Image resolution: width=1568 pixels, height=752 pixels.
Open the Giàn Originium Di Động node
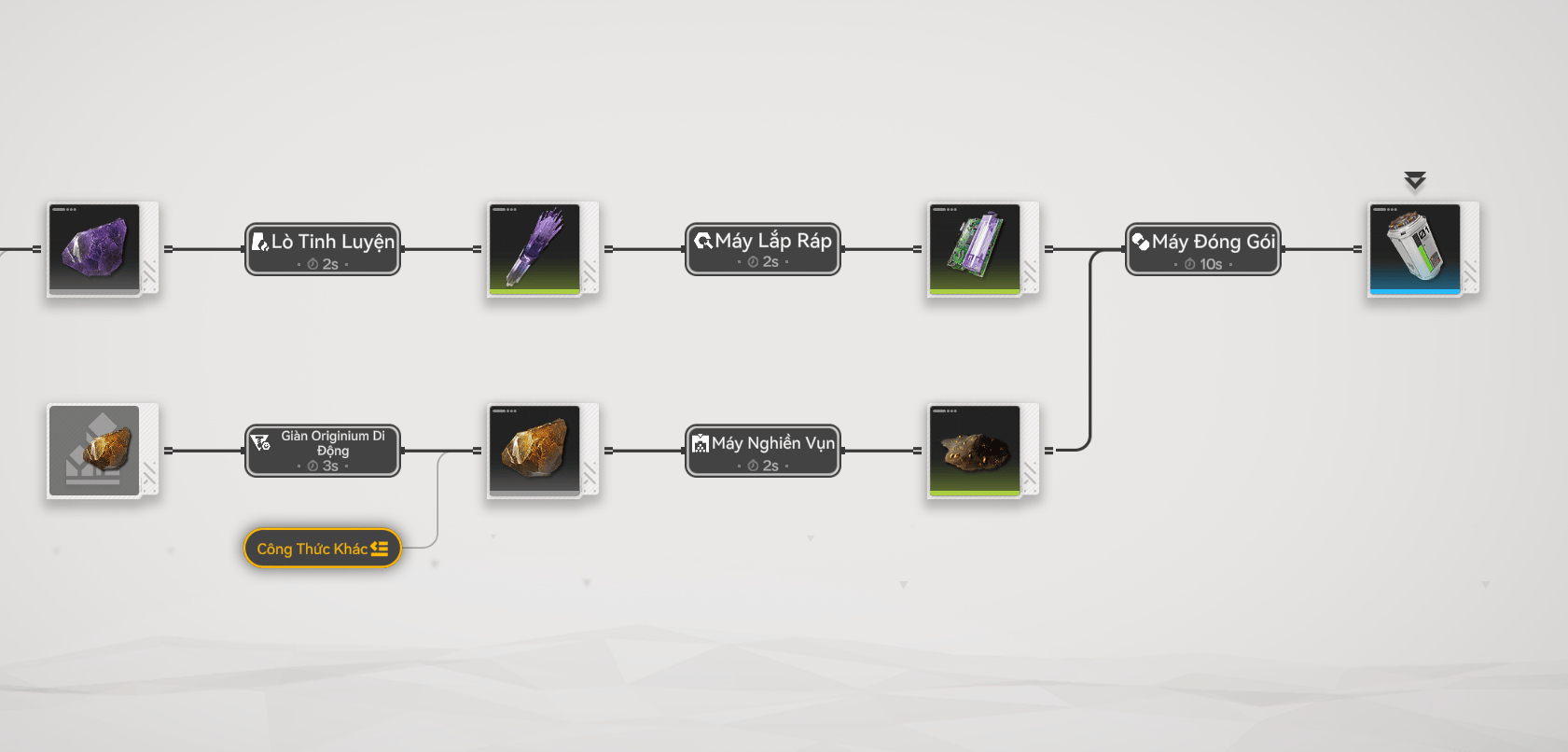click(x=323, y=451)
